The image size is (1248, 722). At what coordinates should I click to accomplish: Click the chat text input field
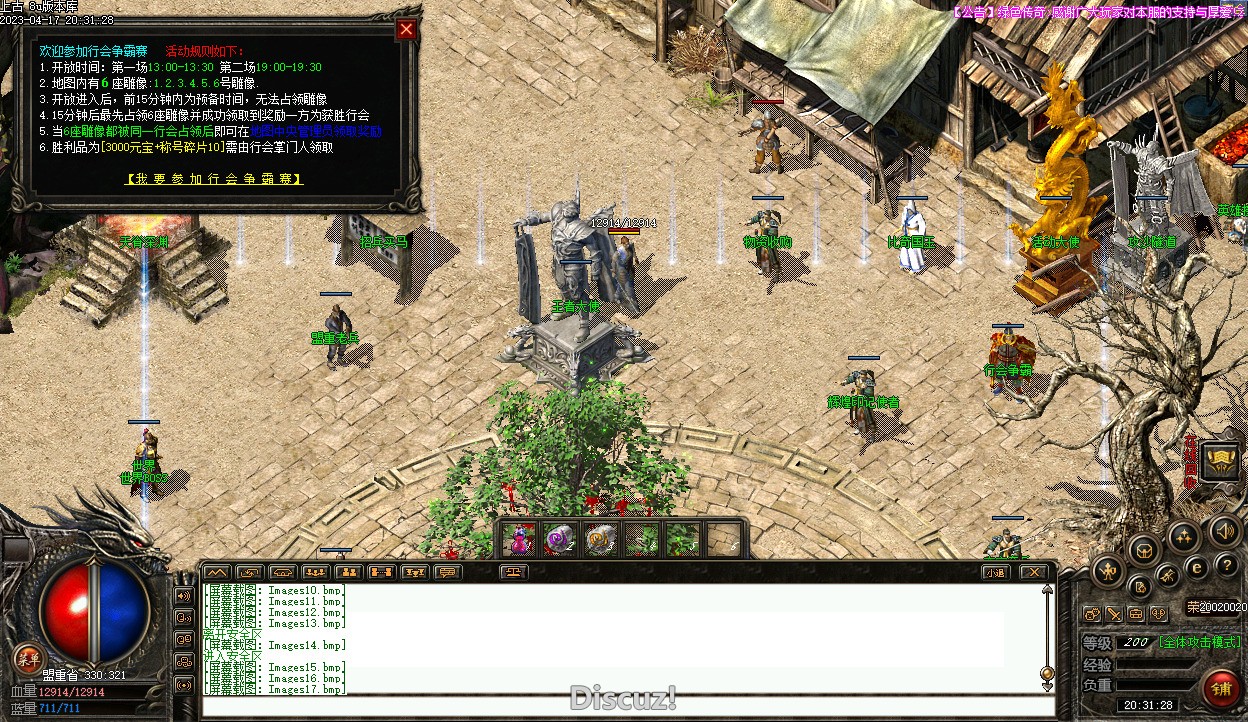(x=620, y=706)
